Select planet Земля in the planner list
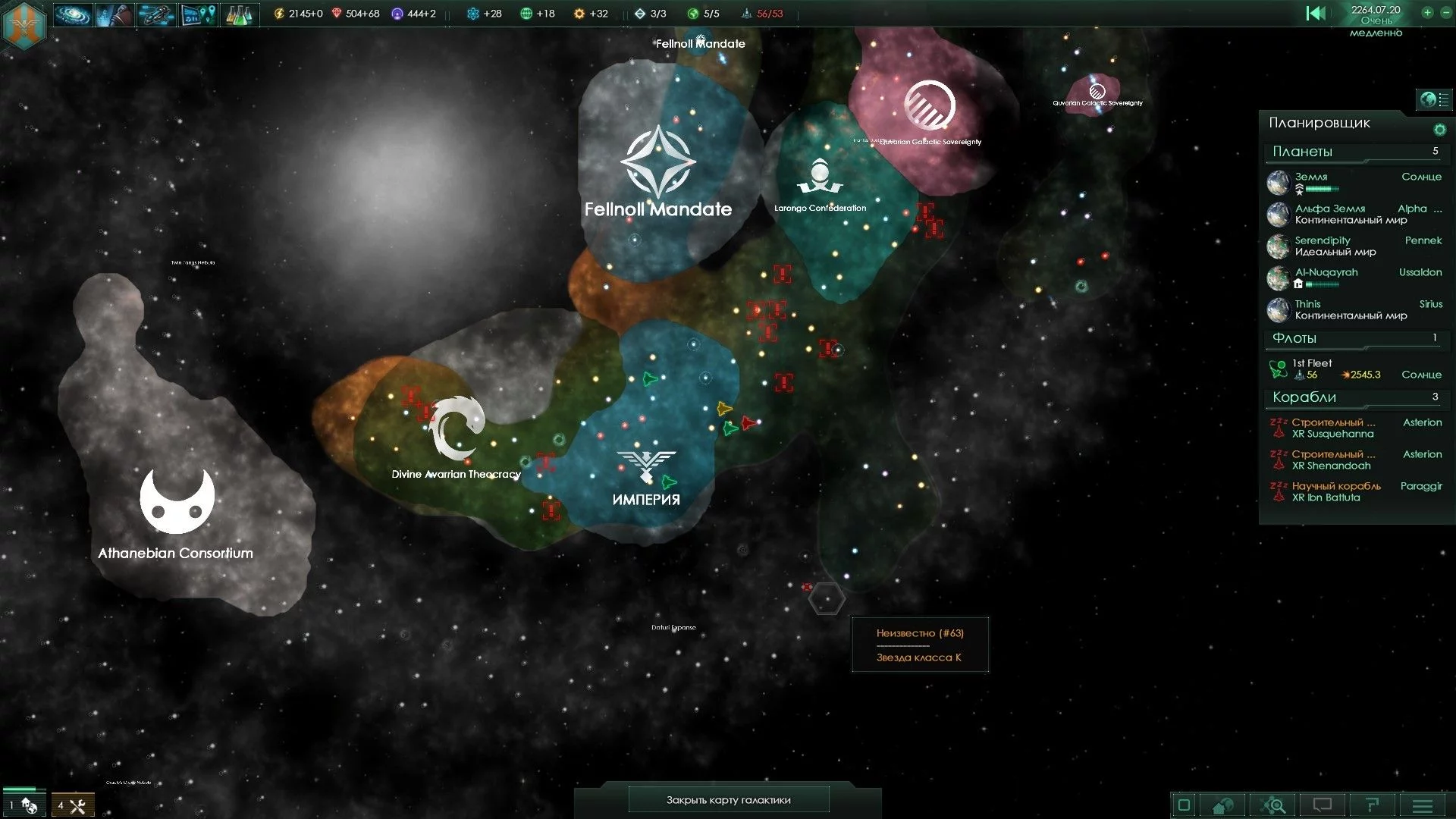Image resolution: width=1456 pixels, height=819 pixels. coord(1310,177)
